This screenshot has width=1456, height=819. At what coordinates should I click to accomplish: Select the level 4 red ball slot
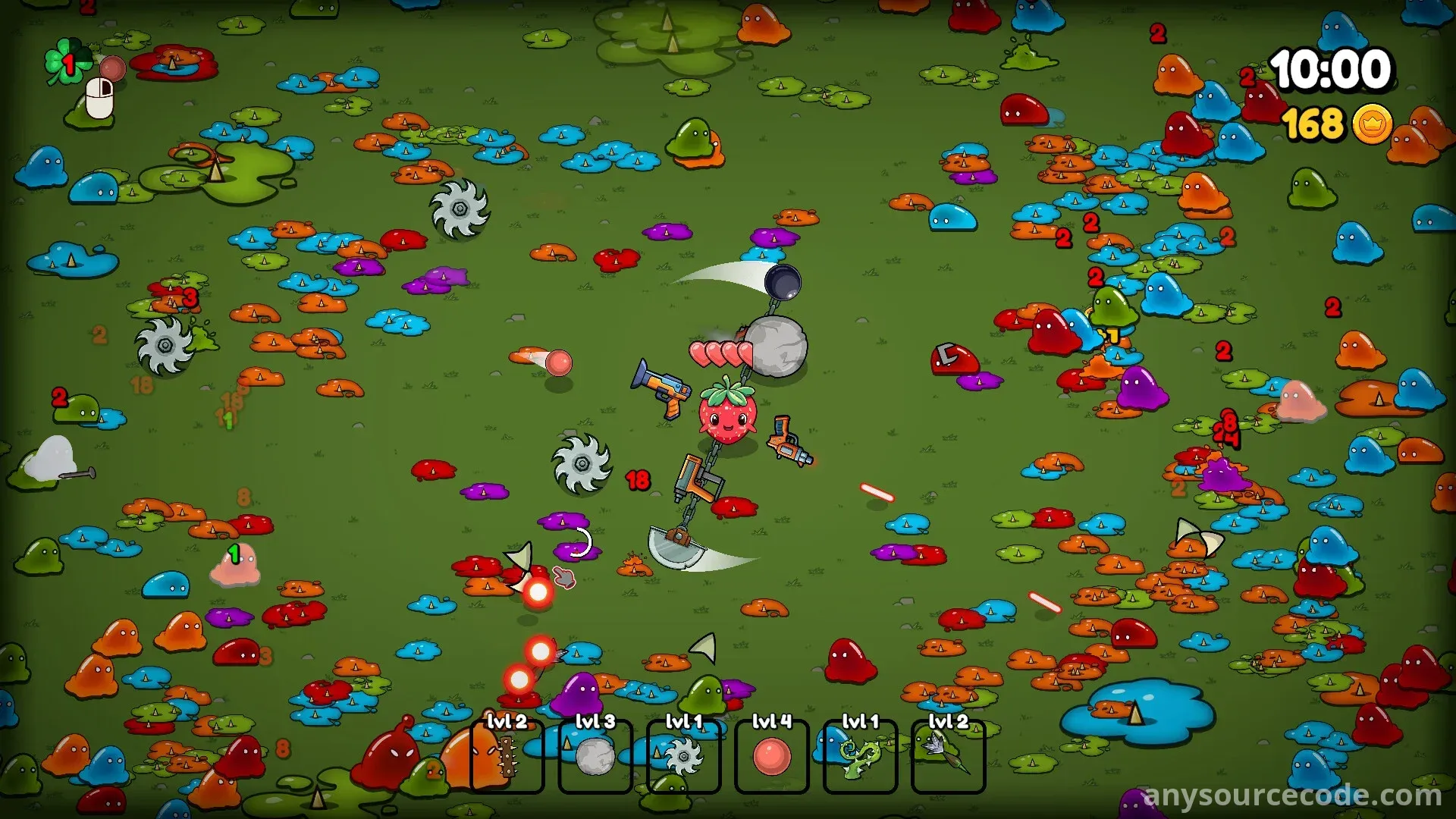tap(772, 756)
